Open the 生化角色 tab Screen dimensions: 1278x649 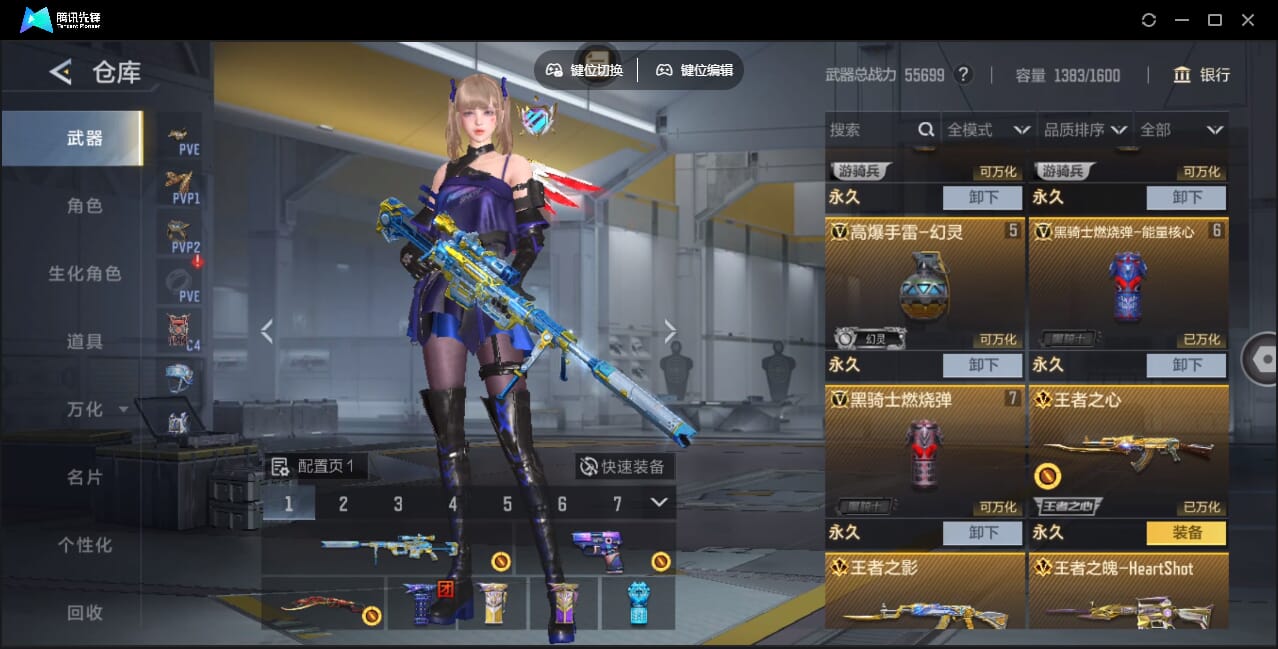tap(85, 274)
